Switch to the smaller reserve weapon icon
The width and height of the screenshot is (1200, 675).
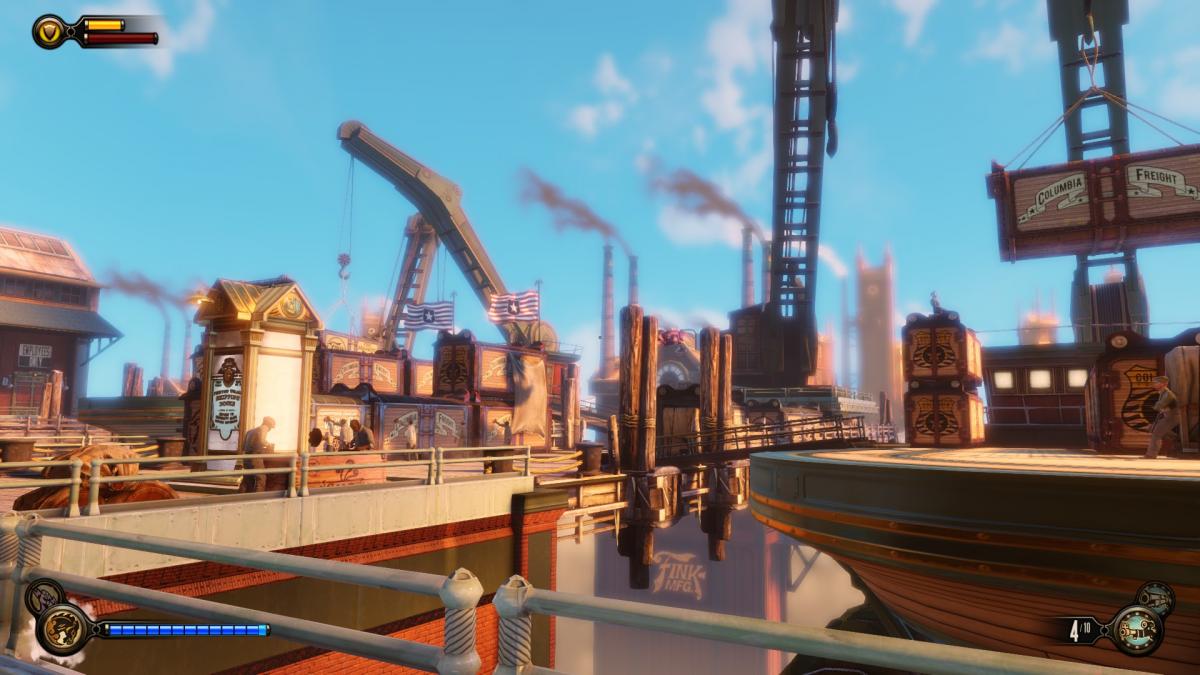(1156, 598)
